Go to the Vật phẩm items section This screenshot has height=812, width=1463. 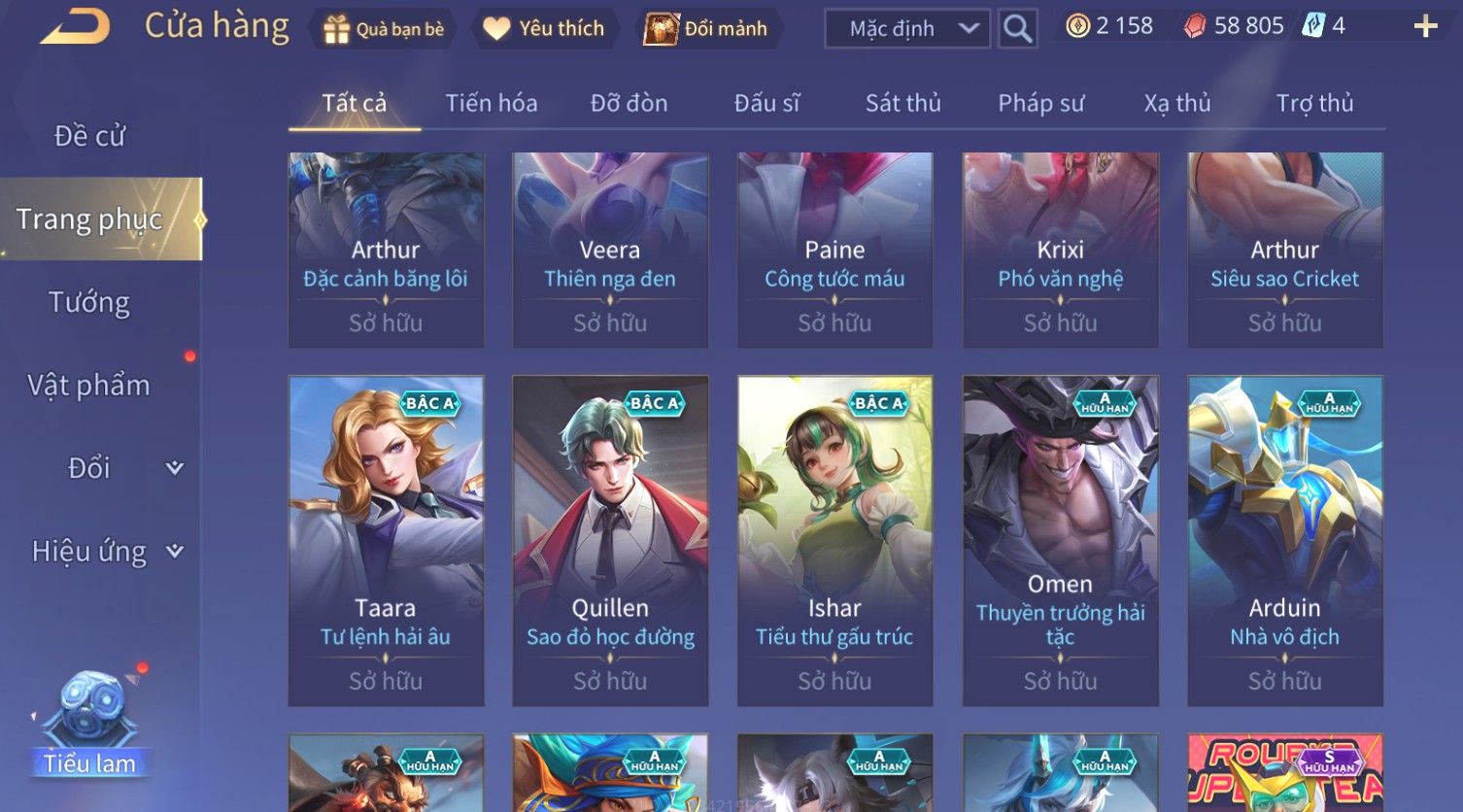(89, 386)
